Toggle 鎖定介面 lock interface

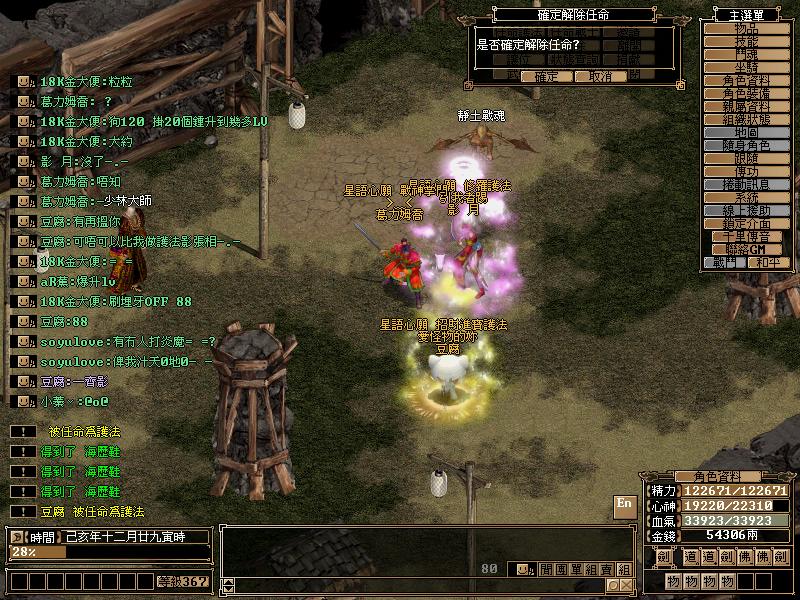pyautogui.click(x=746, y=224)
